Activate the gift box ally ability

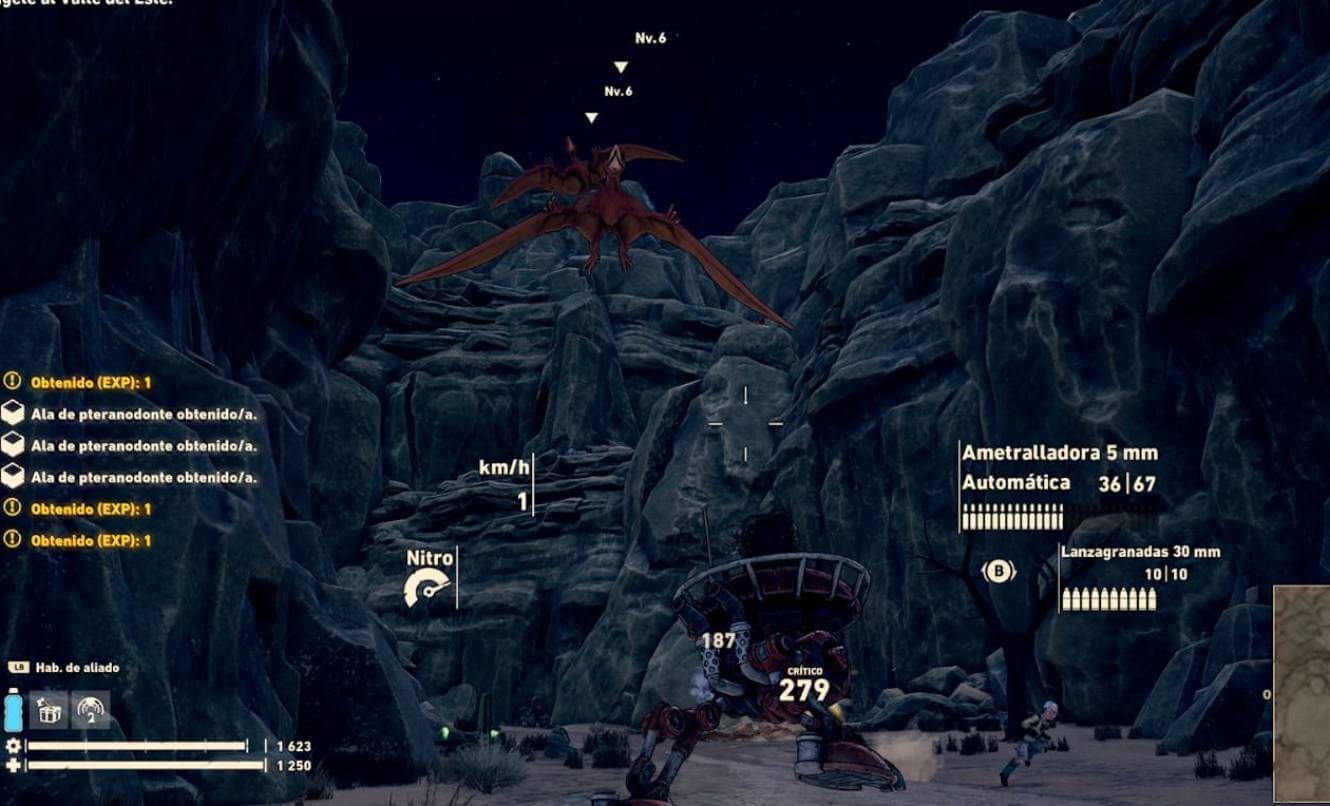[48, 709]
